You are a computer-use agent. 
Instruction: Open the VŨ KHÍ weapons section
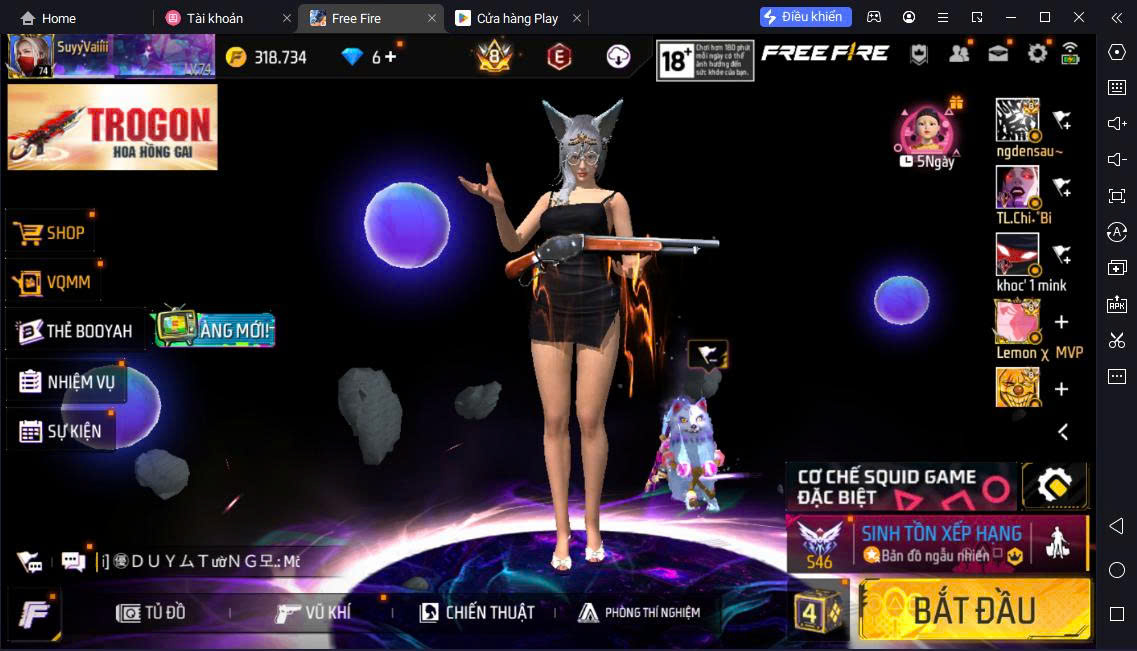[314, 612]
